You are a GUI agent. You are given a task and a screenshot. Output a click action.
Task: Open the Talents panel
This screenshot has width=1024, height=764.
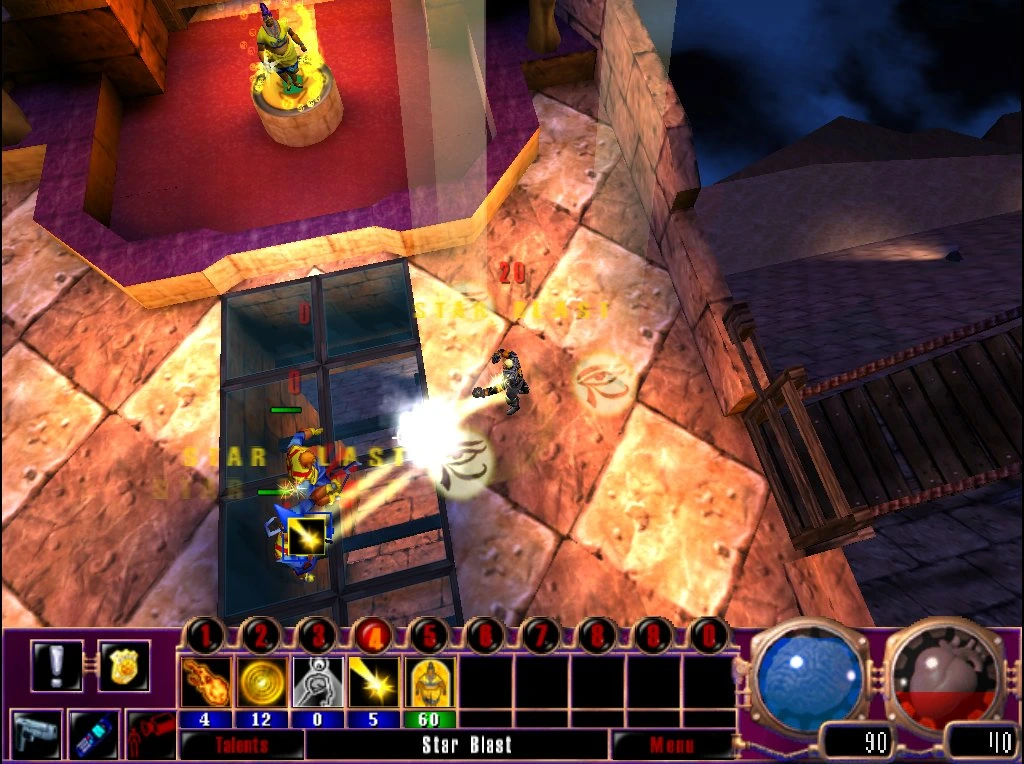click(x=241, y=745)
